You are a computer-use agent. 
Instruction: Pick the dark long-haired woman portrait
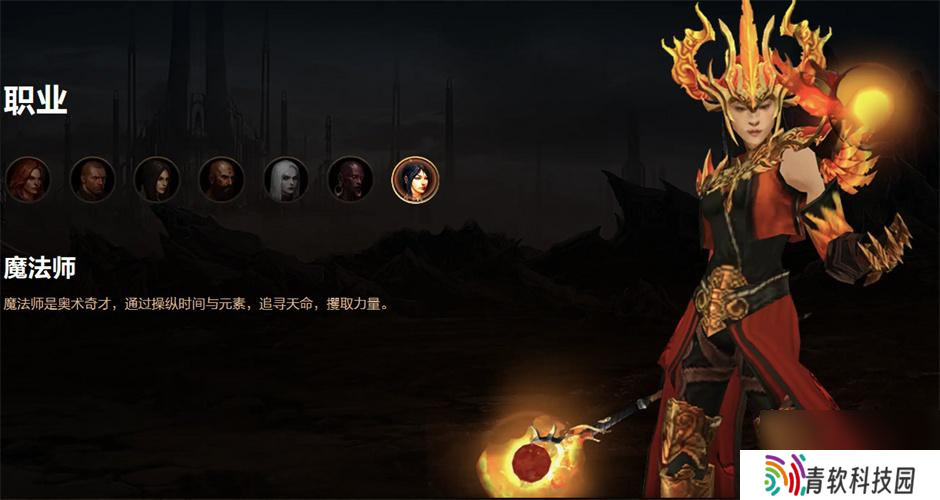pos(157,180)
